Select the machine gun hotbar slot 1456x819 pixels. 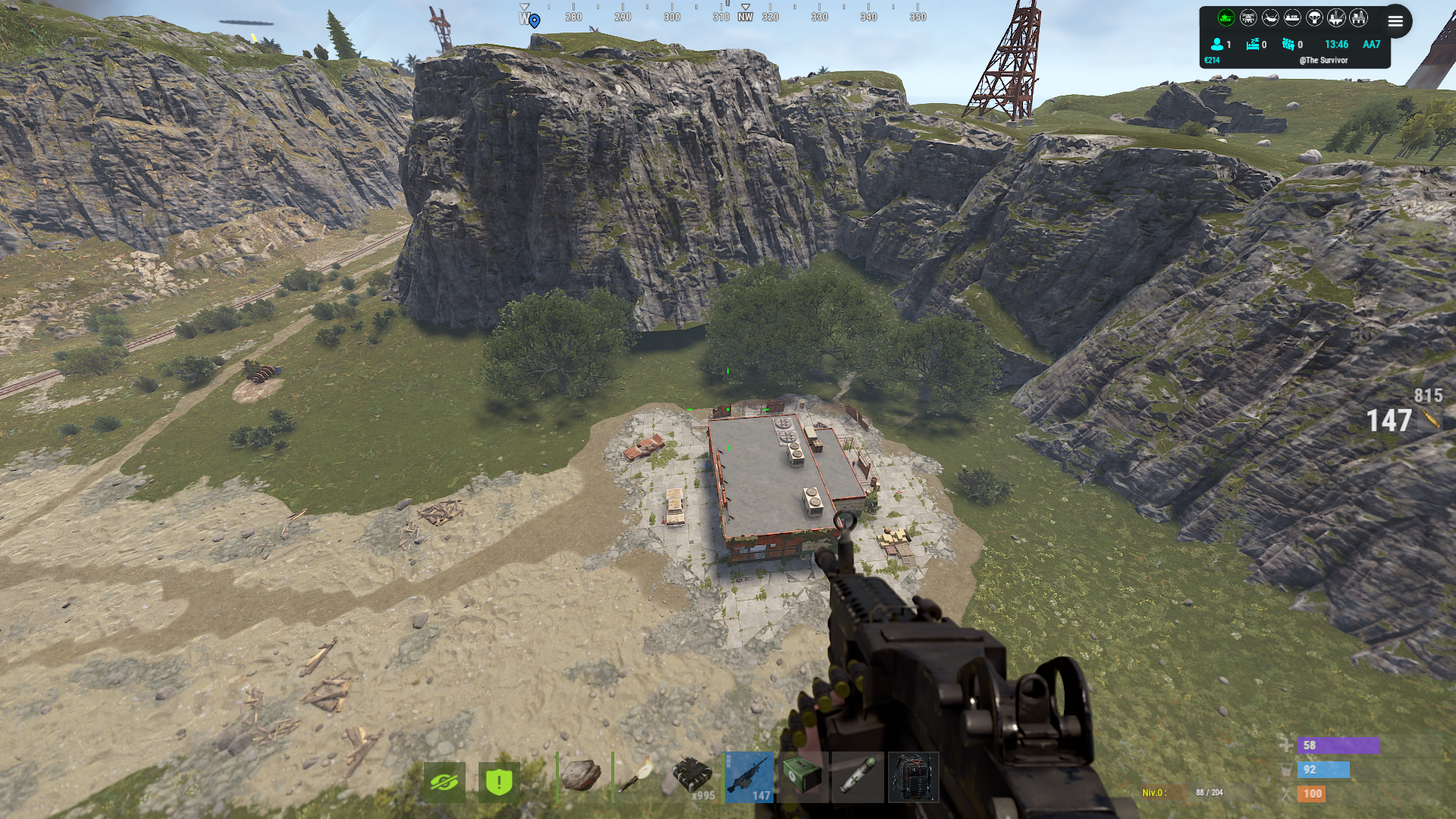748,777
